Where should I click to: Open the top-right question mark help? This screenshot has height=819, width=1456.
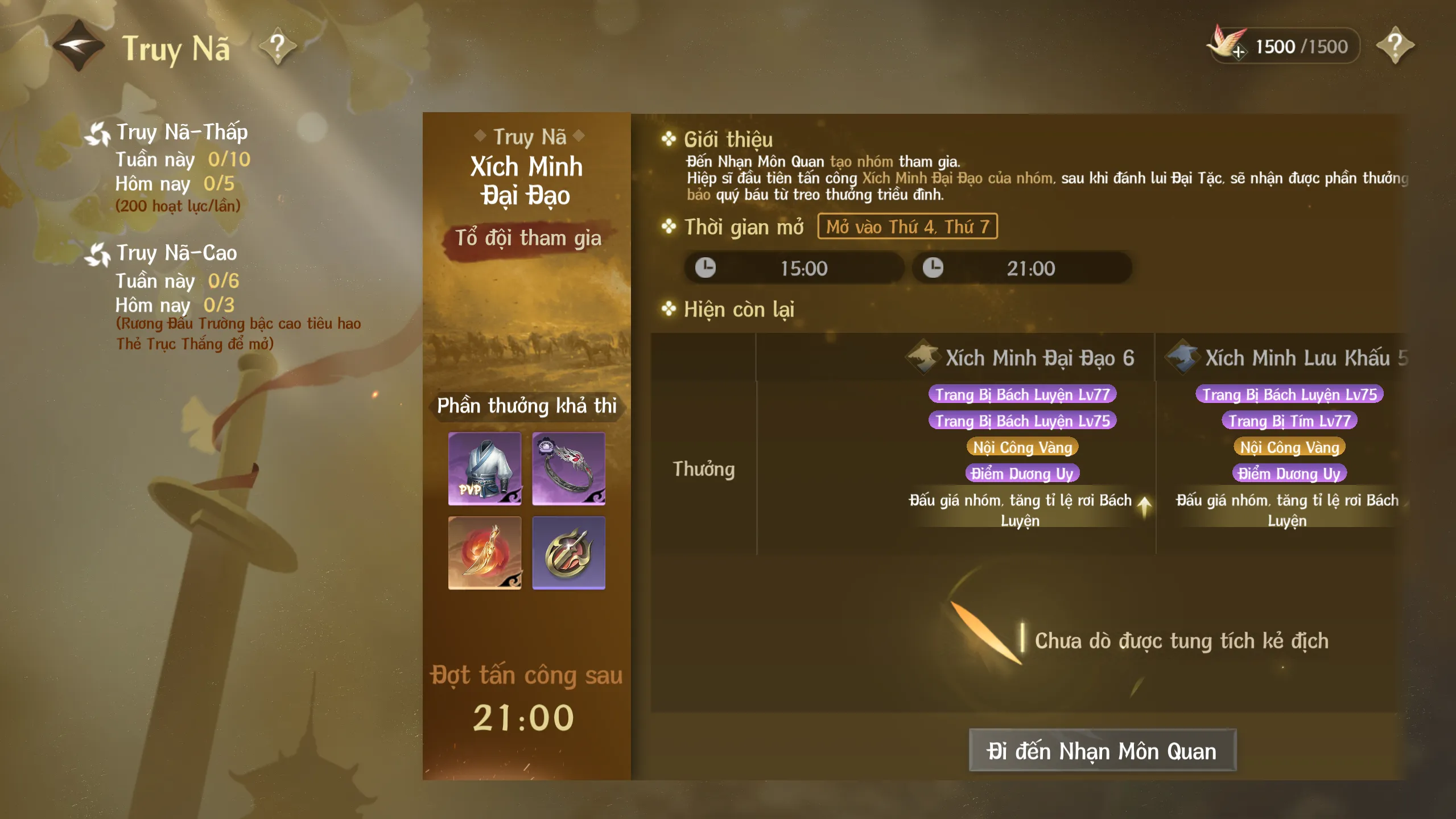(1395, 46)
